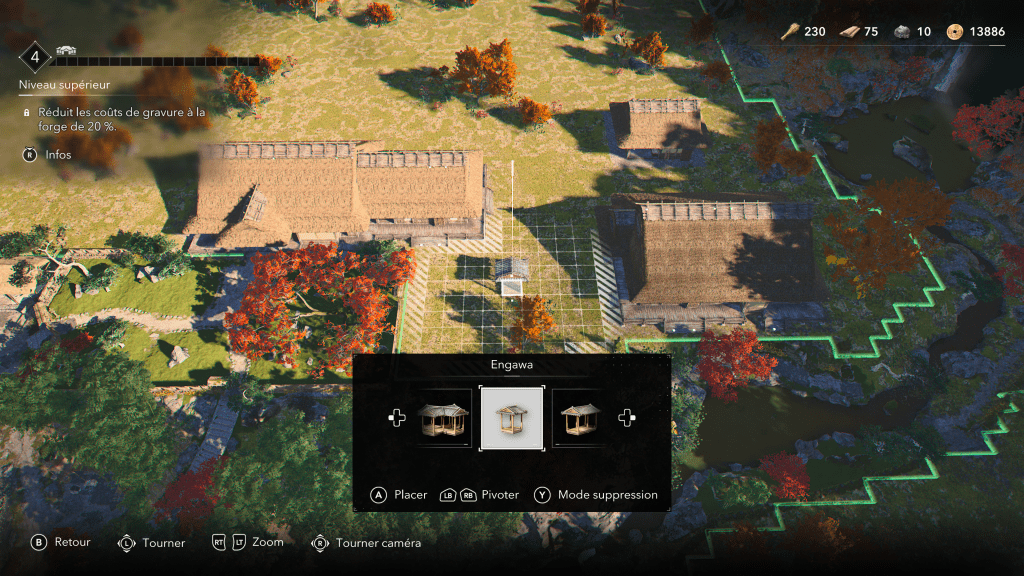Image resolution: width=1024 pixels, height=576 pixels.
Task: Choose the highlighted small square engawa
Action: pos(512,418)
